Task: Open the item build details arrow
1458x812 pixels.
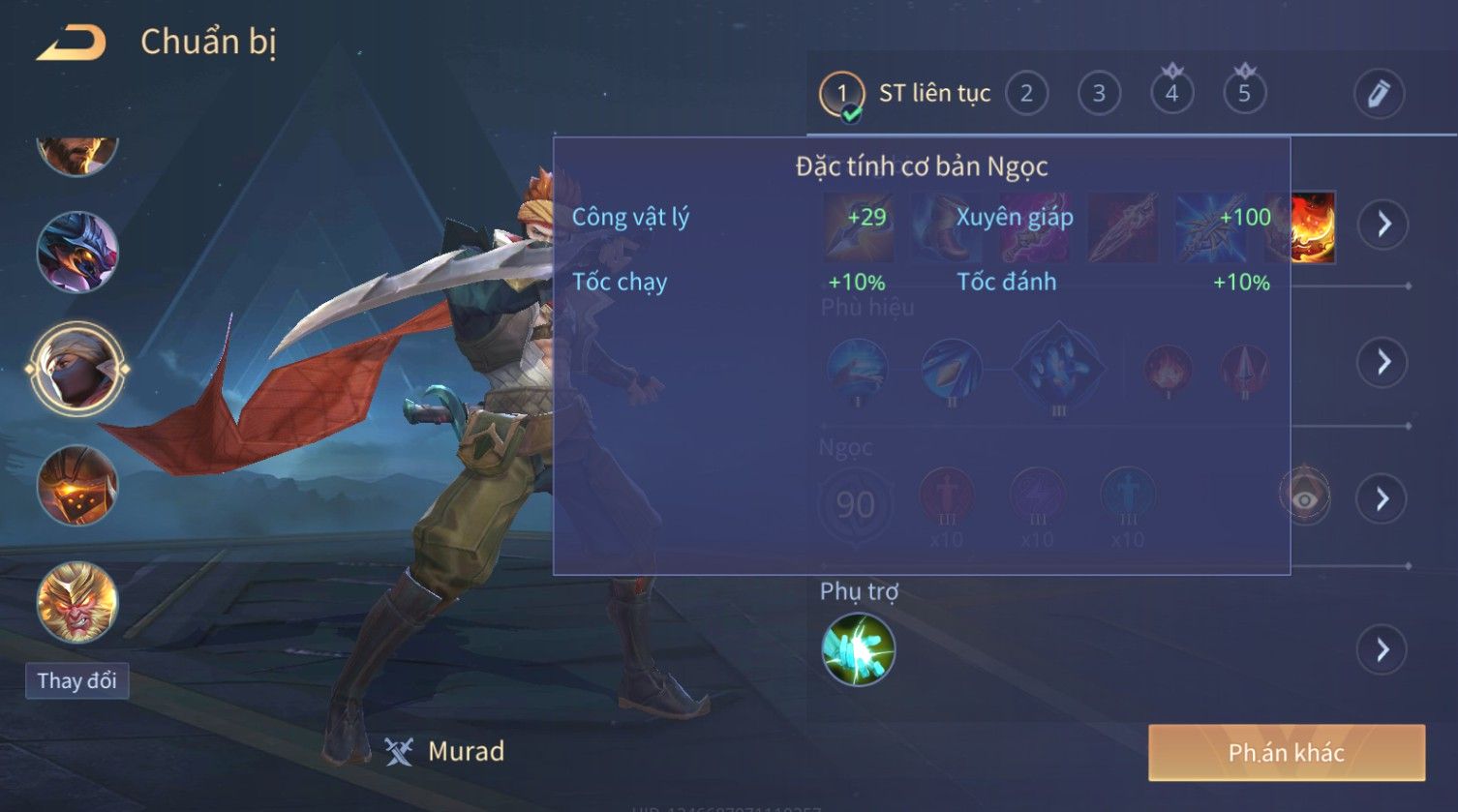Action: click(x=1383, y=225)
